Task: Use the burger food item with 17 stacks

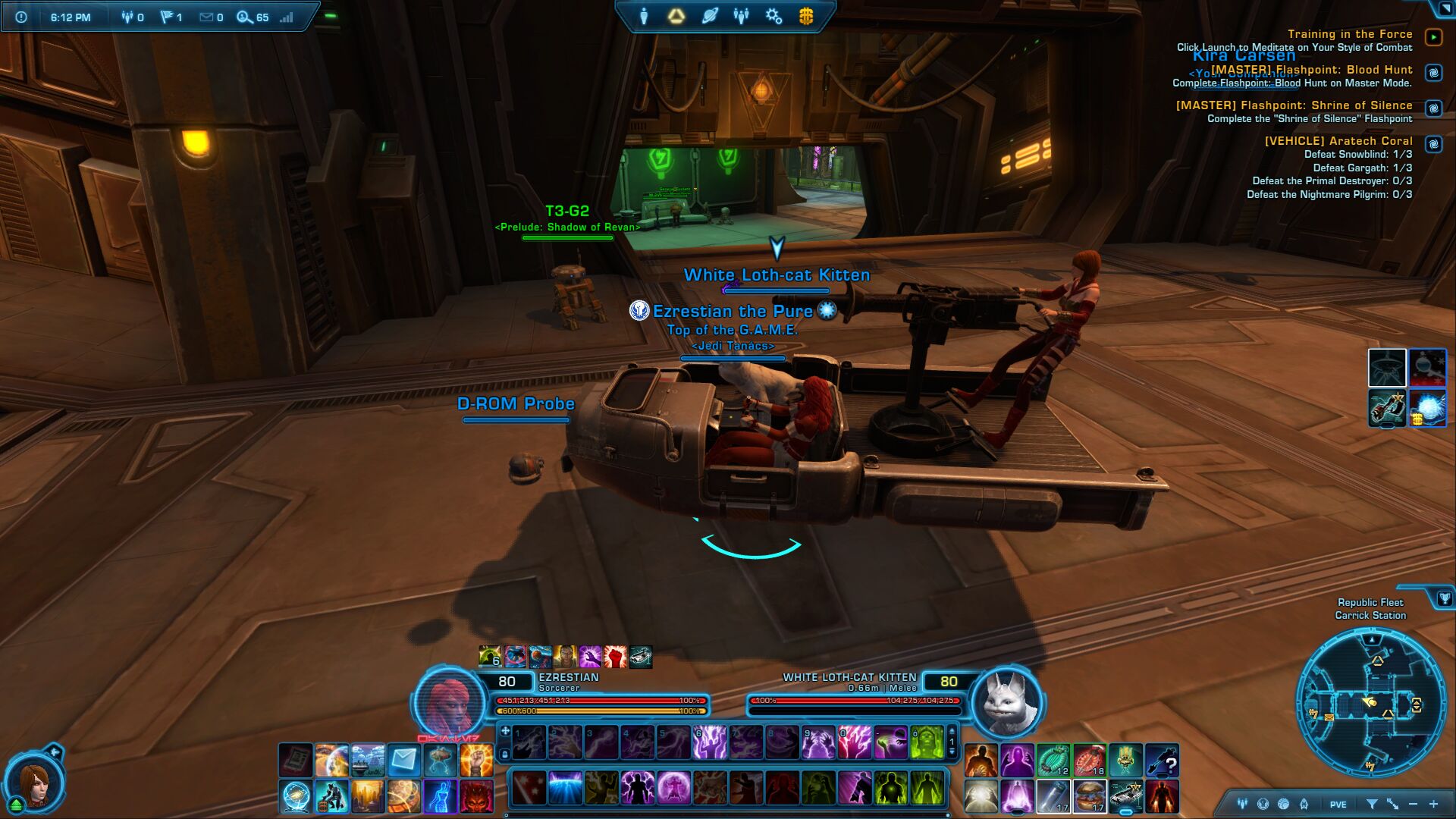Action: coord(1090,796)
